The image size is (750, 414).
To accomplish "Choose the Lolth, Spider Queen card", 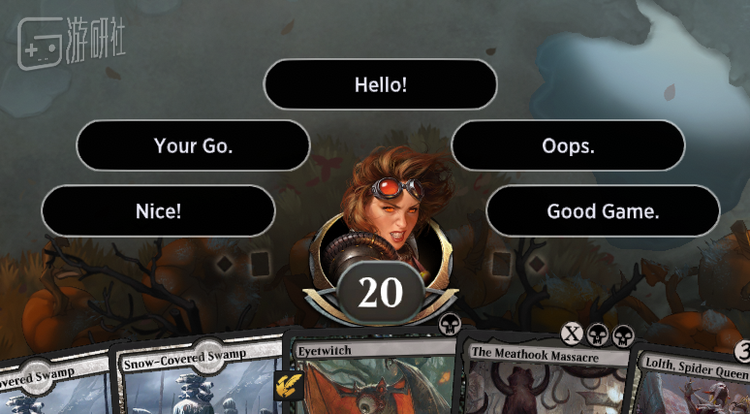I will (x=693, y=385).
